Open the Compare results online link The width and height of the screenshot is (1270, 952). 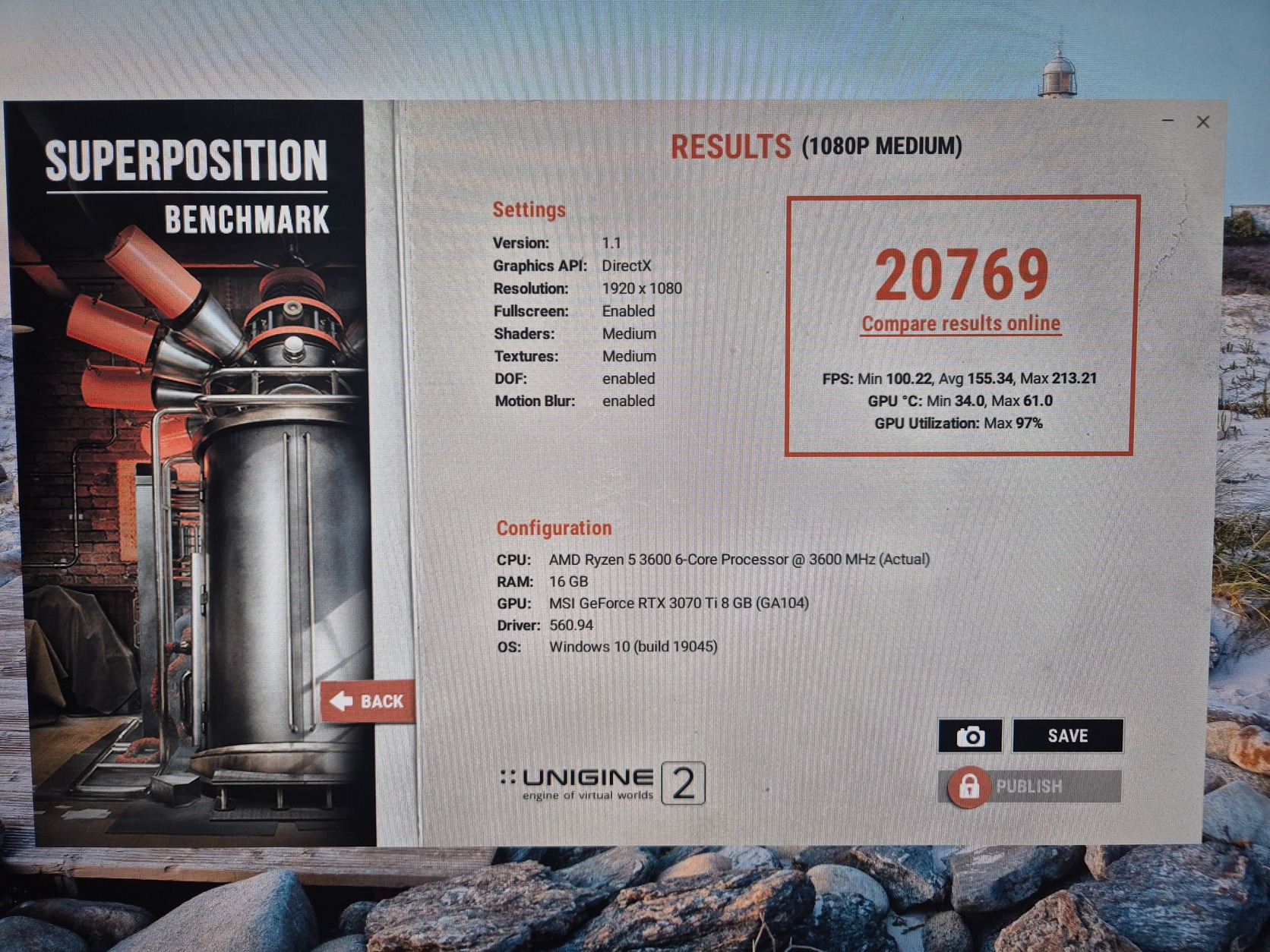[961, 324]
